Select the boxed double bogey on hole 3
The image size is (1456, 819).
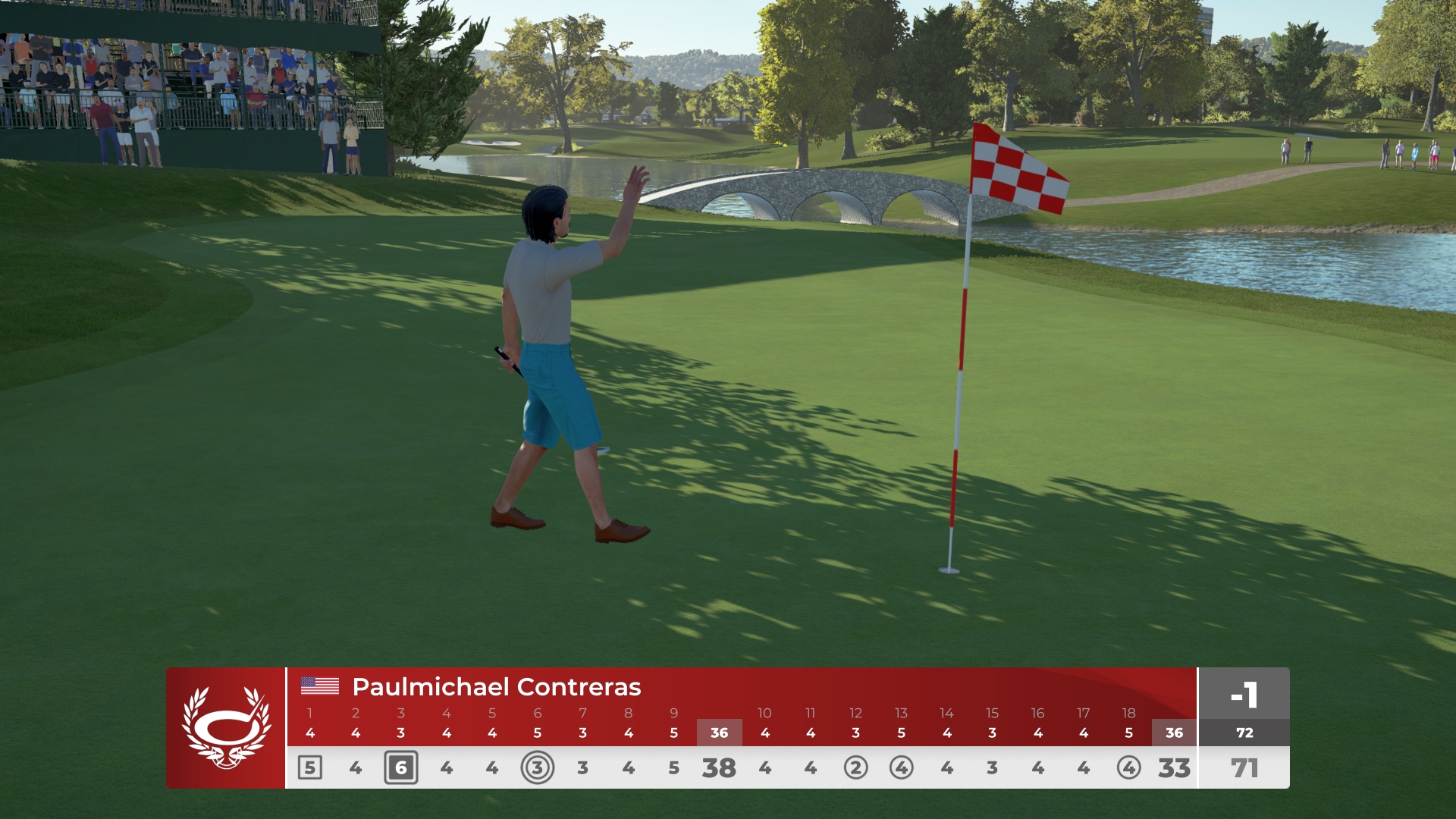[401, 767]
